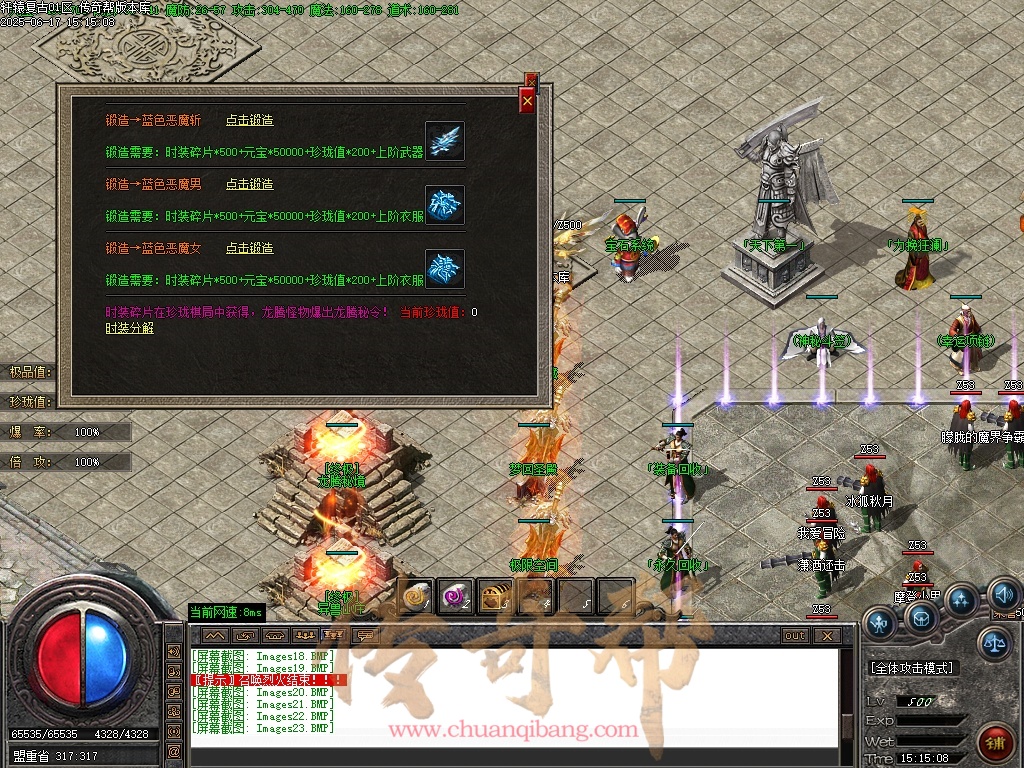The height and width of the screenshot is (768, 1024).
Task: Open the character equipment round button
Action: coord(881,624)
